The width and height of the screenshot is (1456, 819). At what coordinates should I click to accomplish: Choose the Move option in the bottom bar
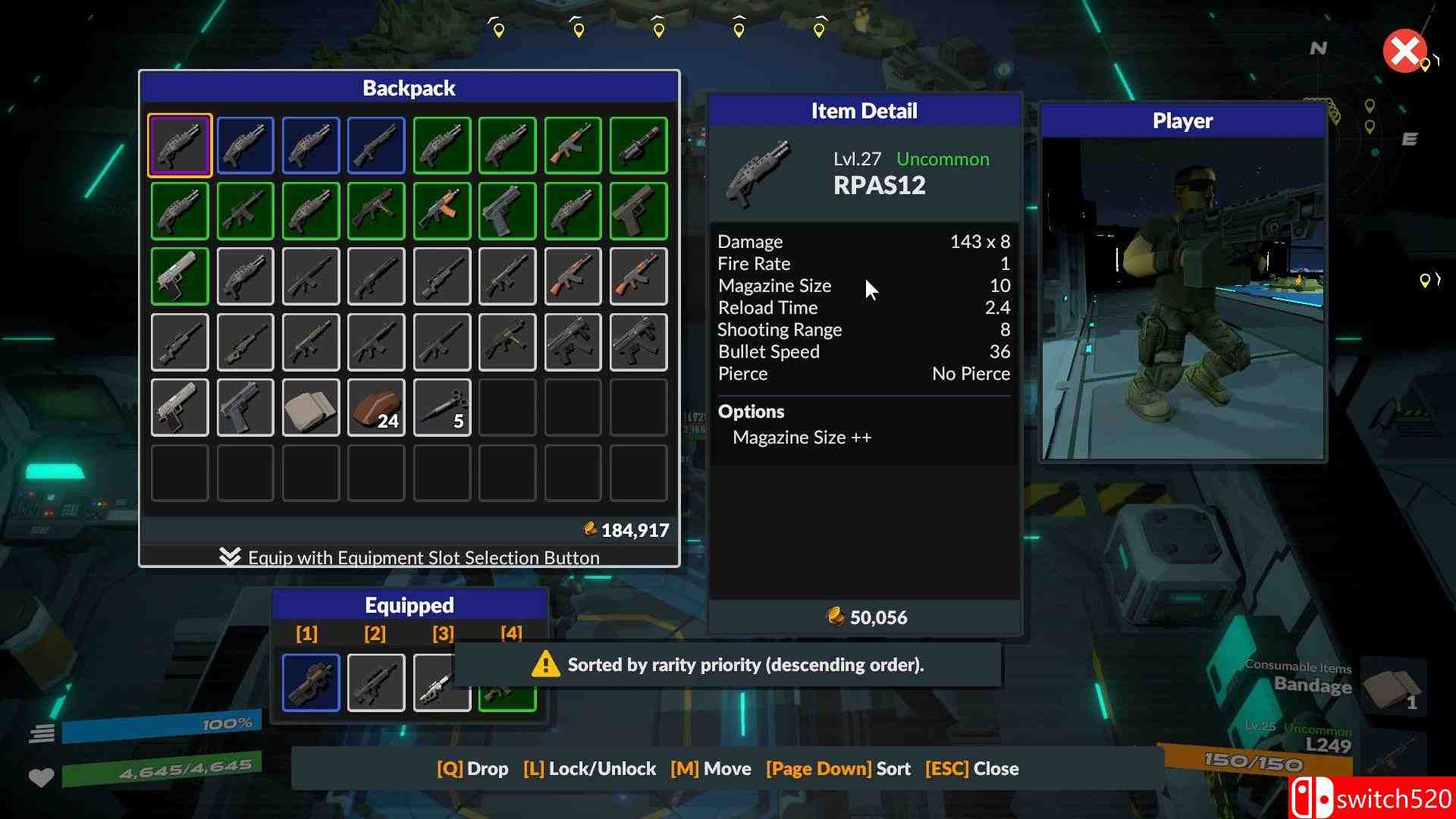(711, 769)
